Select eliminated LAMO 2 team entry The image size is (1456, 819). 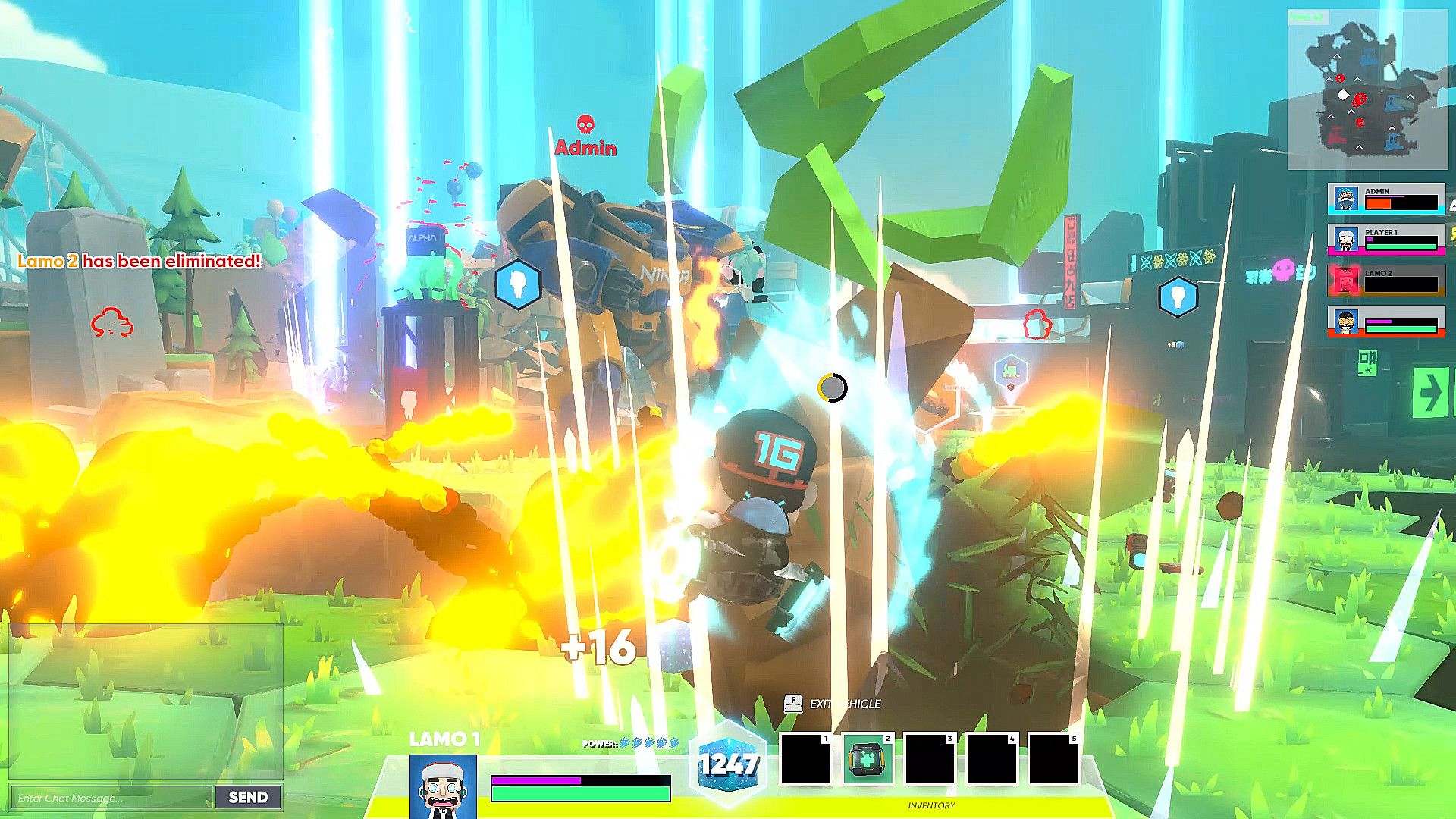[1386, 280]
